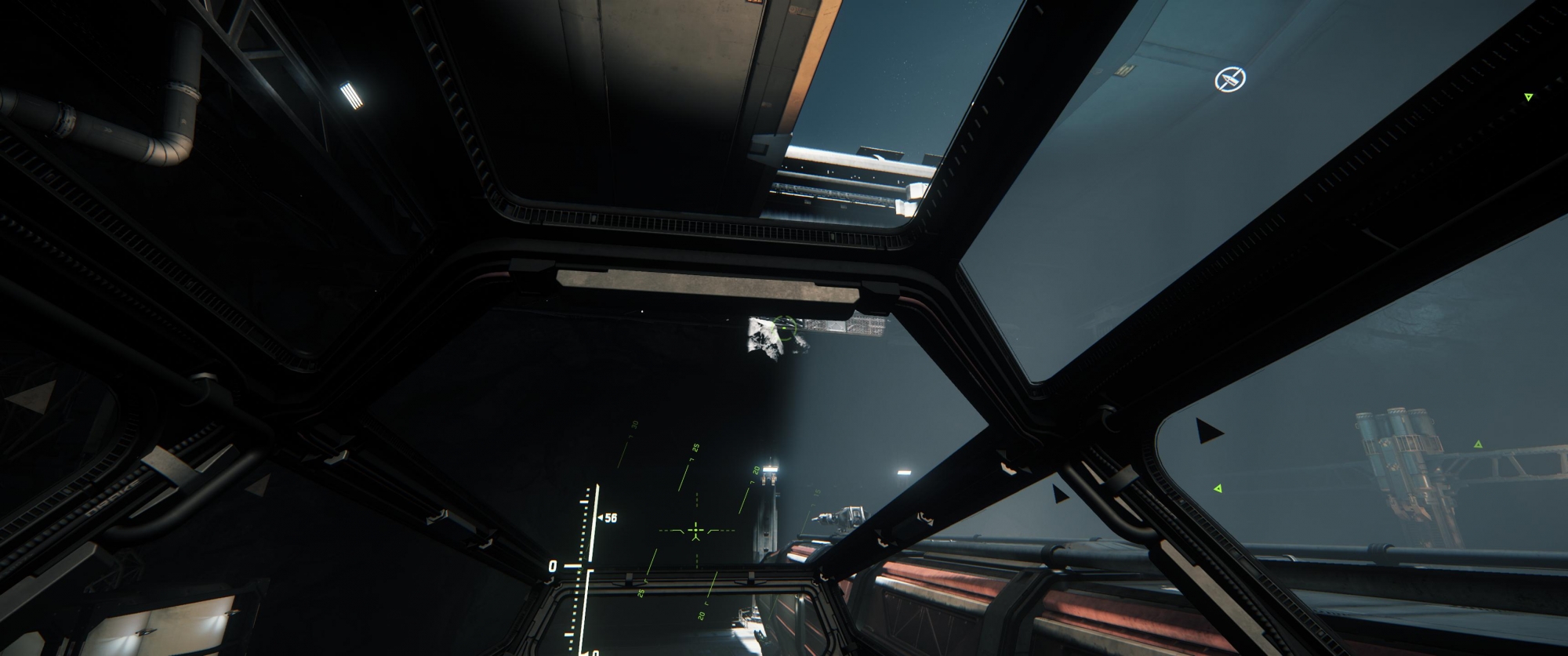Target the green circular reticle marker
The width and height of the screenshot is (1568, 656).
click(785, 326)
